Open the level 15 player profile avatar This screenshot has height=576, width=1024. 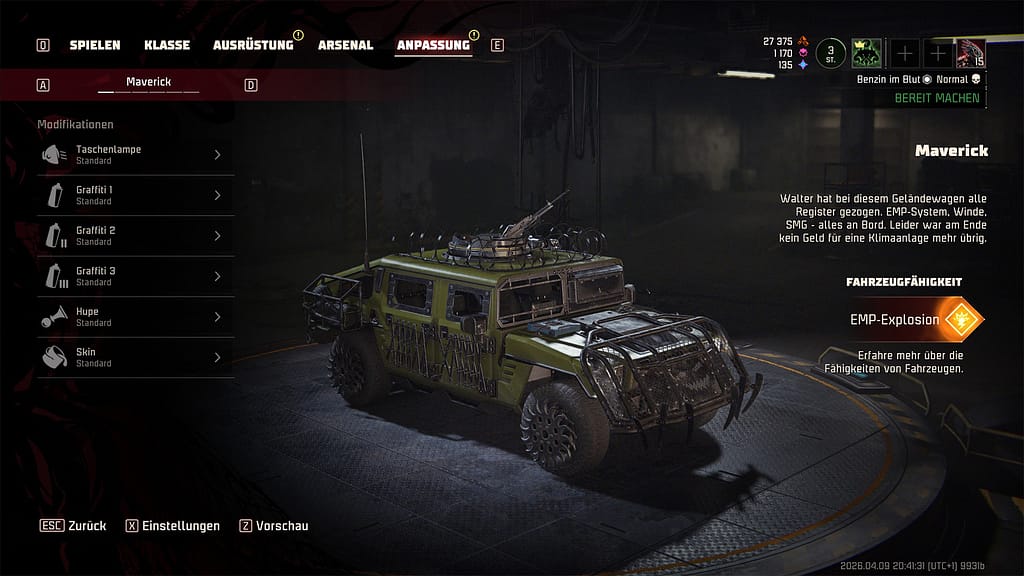click(971, 53)
